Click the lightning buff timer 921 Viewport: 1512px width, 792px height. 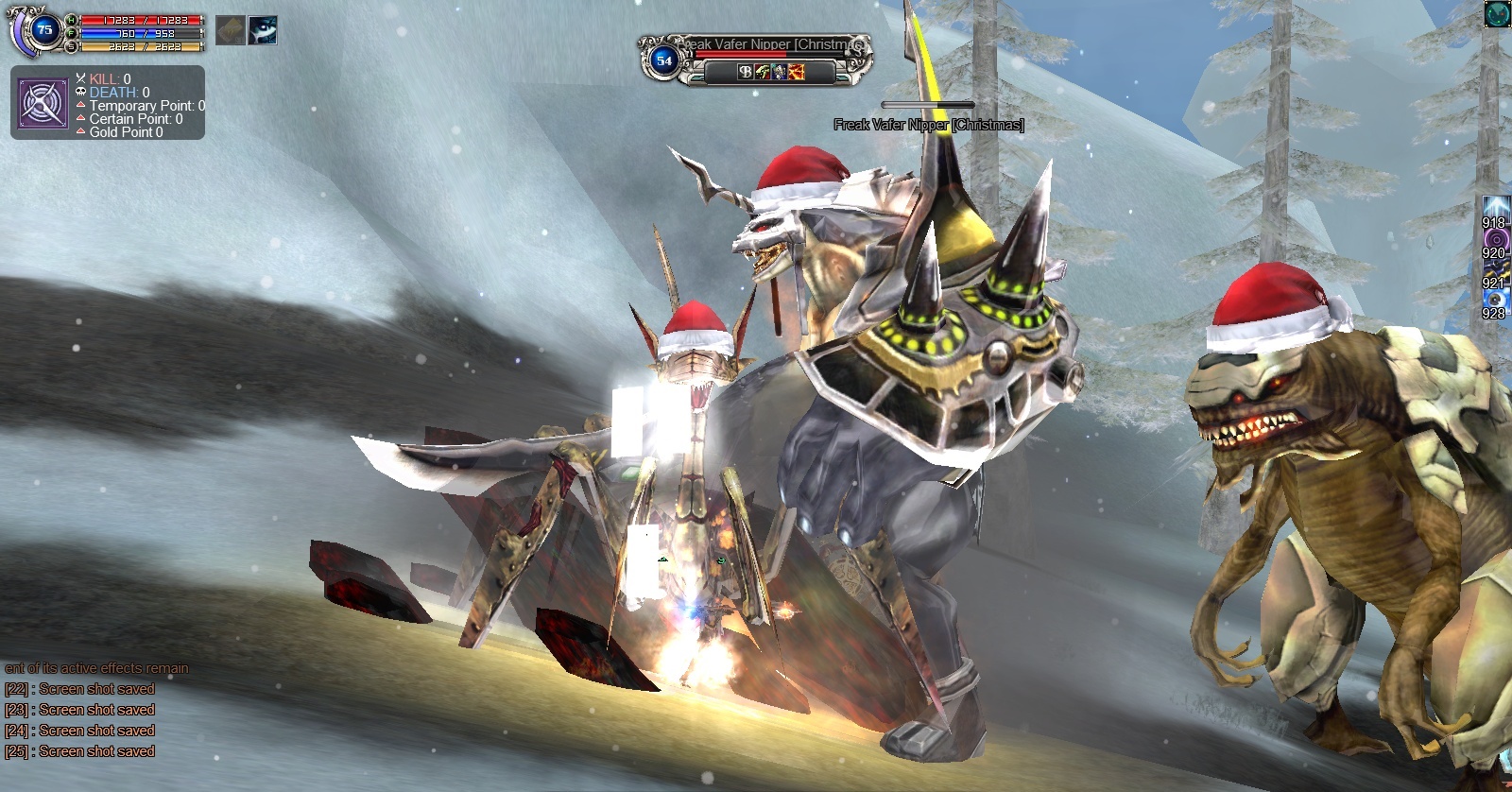[1495, 270]
